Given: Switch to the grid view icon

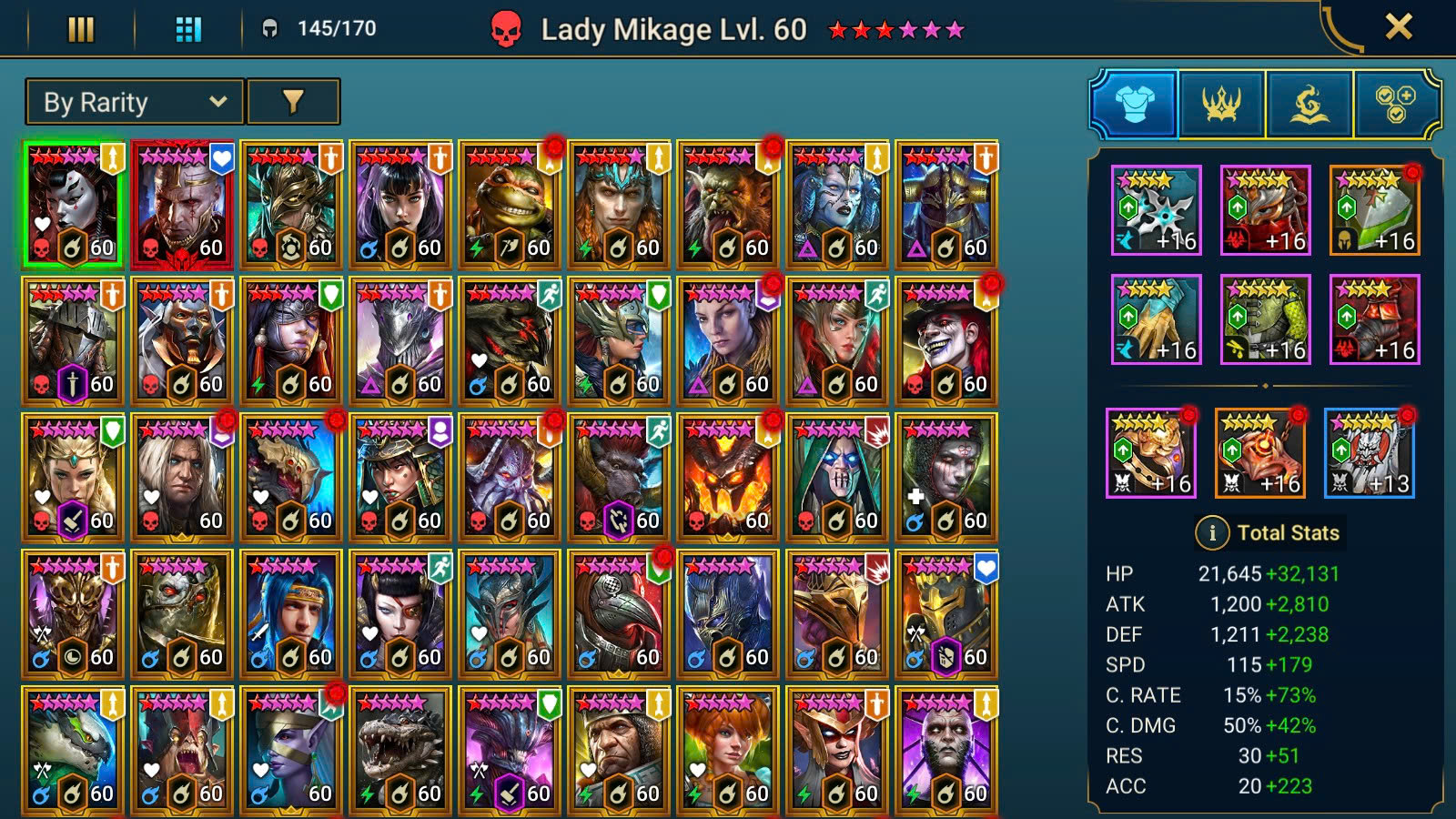Looking at the screenshot, I should coord(188,30).
